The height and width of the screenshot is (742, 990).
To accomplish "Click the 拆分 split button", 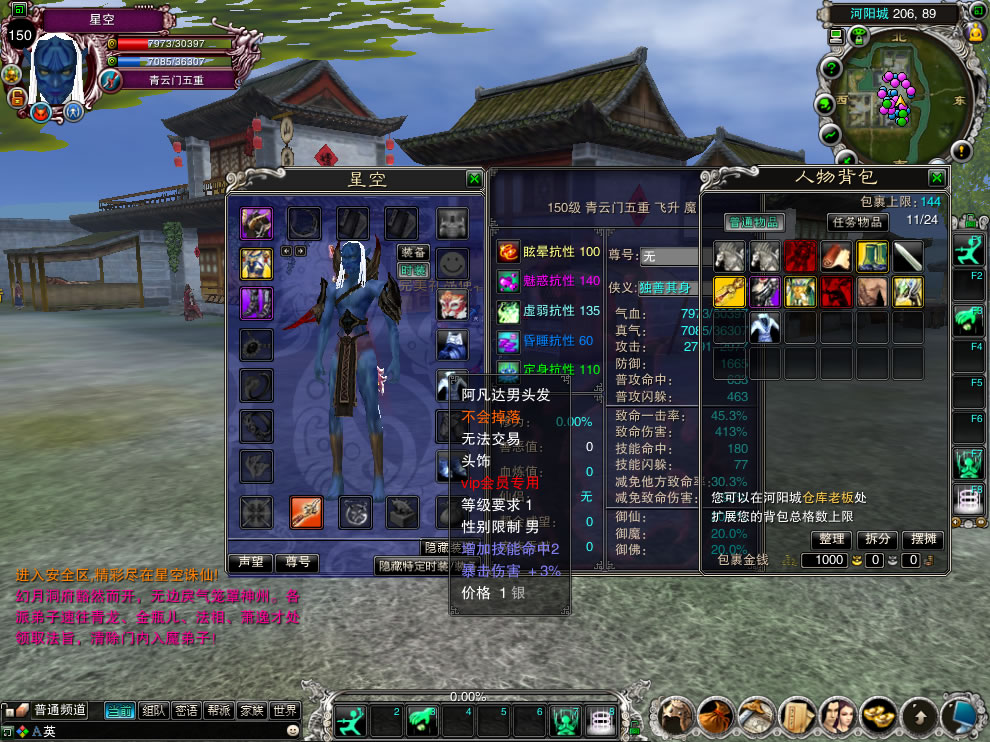I will 878,539.
